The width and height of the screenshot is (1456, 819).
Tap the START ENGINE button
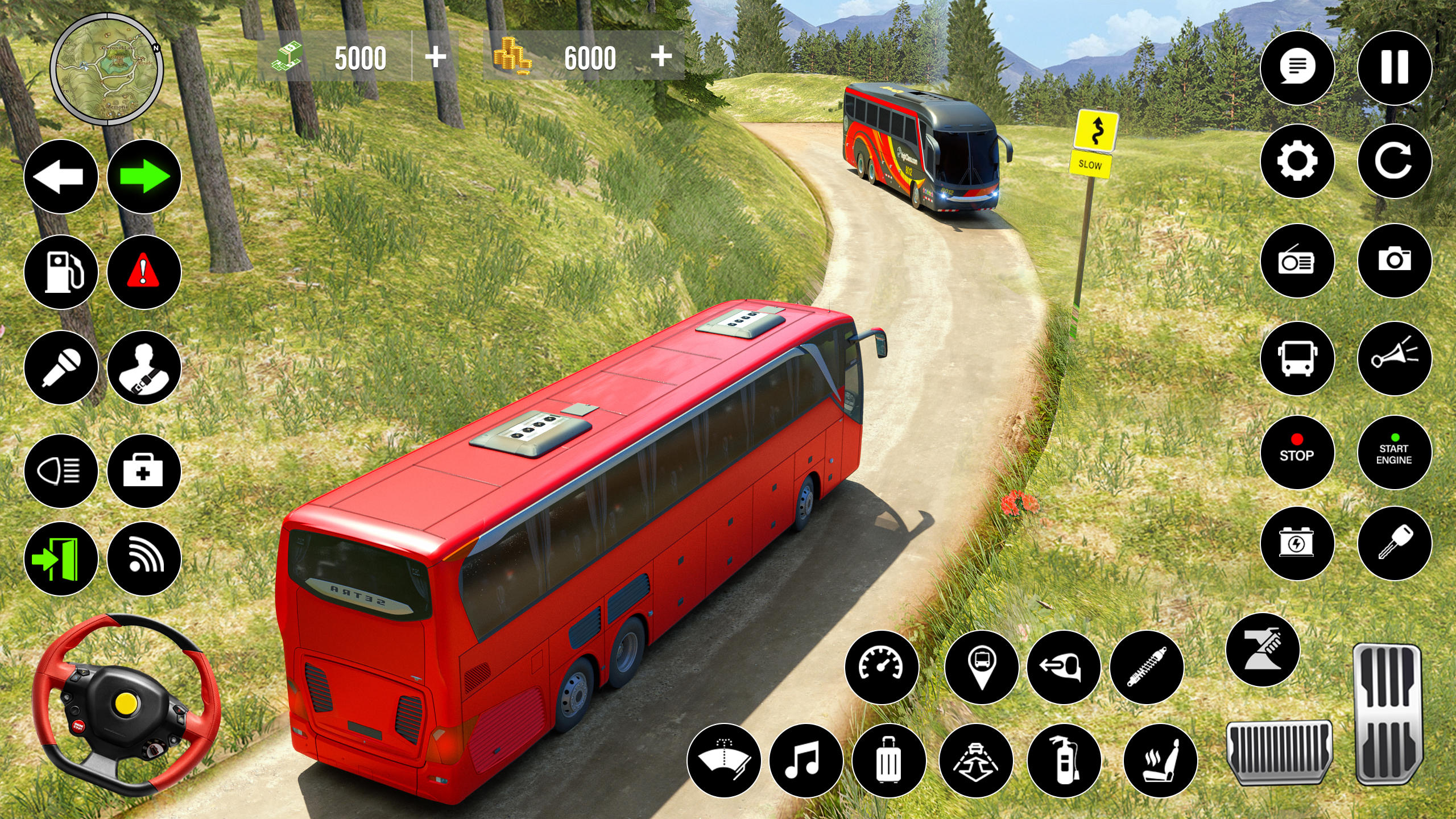(1394, 453)
